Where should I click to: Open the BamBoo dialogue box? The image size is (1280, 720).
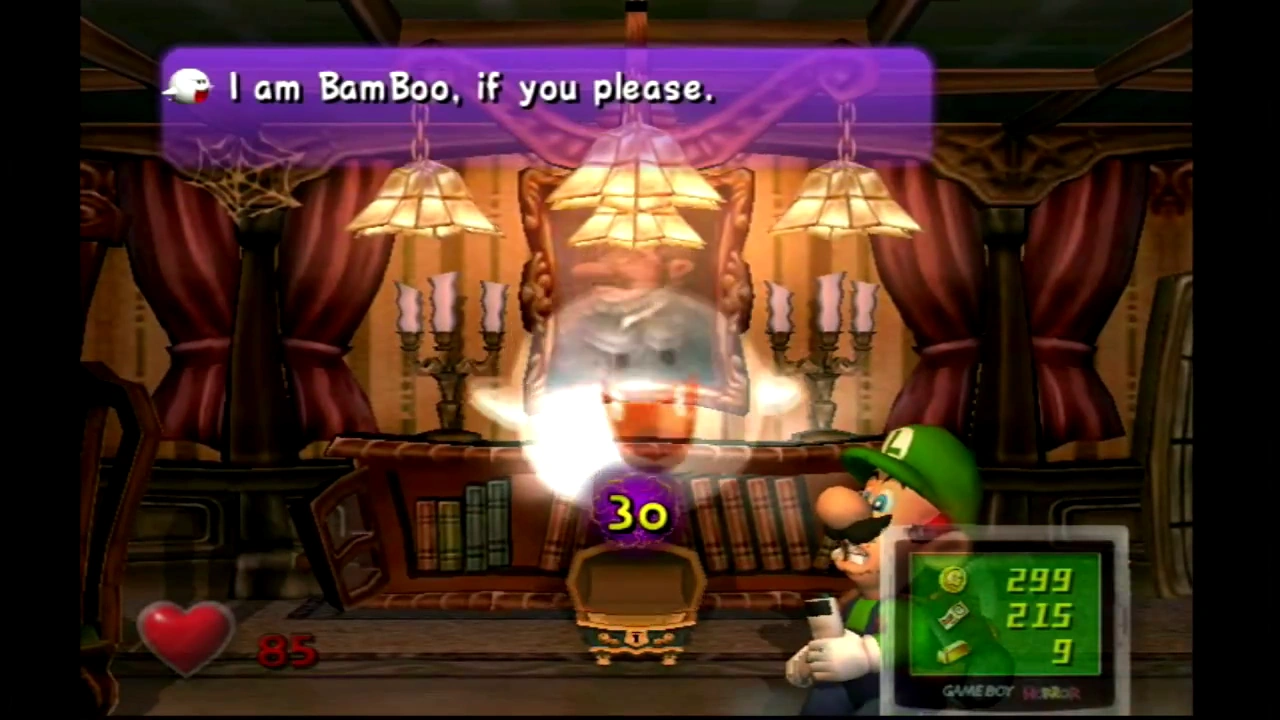pyautogui.click(x=545, y=95)
